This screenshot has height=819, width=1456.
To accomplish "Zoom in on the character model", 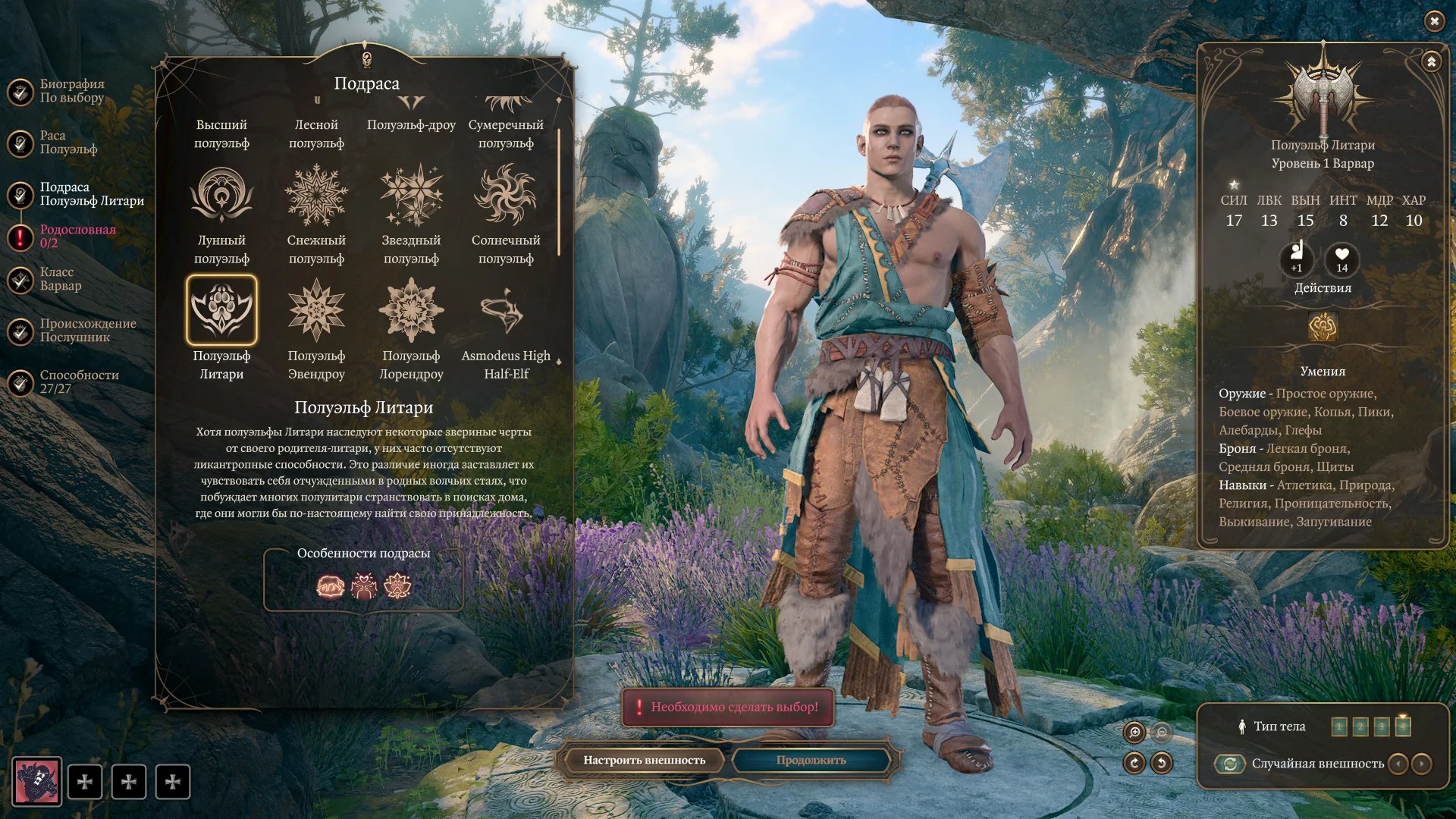I will (x=1134, y=732).
